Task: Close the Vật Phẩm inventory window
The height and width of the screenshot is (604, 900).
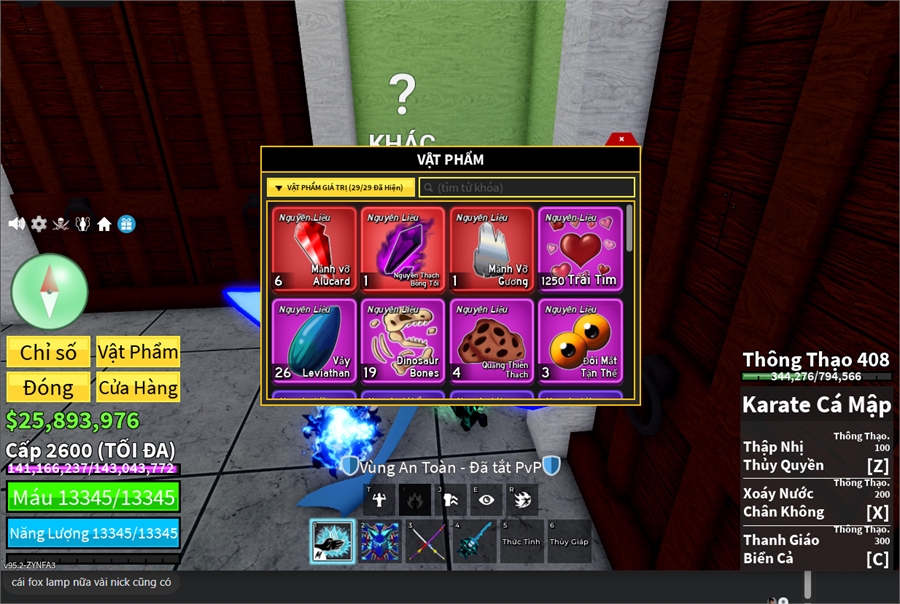Action: coord(621,139)
